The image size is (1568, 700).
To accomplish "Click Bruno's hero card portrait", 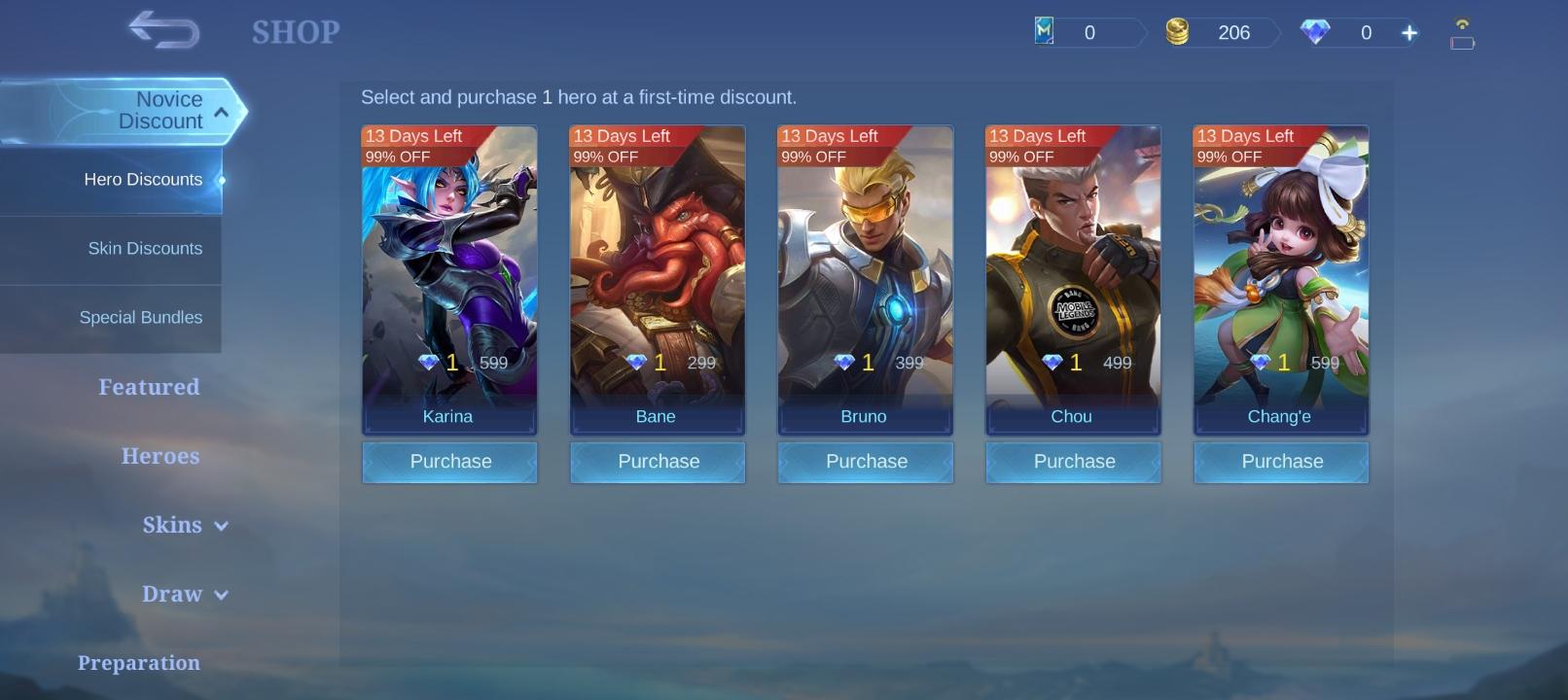I will pos(865,272).
